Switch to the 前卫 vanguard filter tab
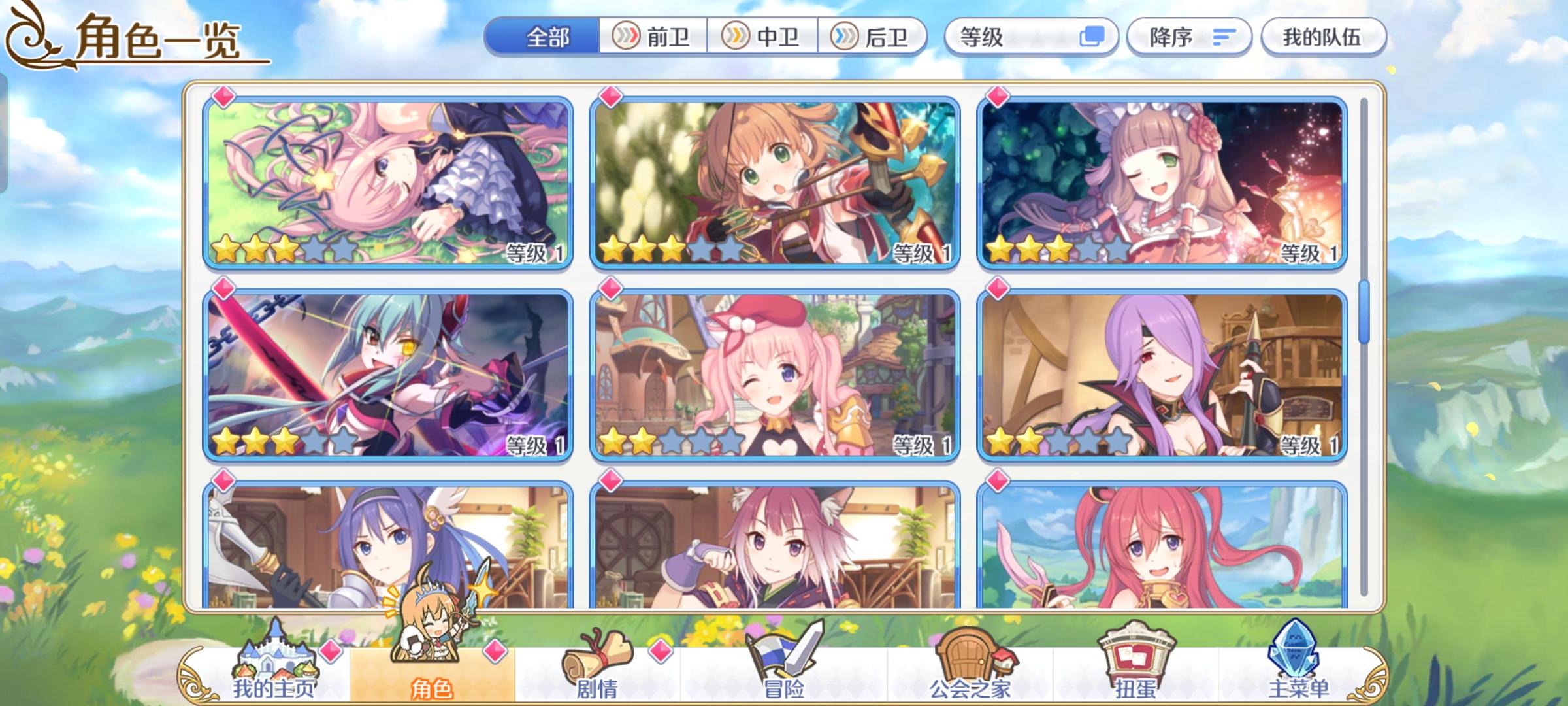1568x706 pixels. [x=654, y=37]
